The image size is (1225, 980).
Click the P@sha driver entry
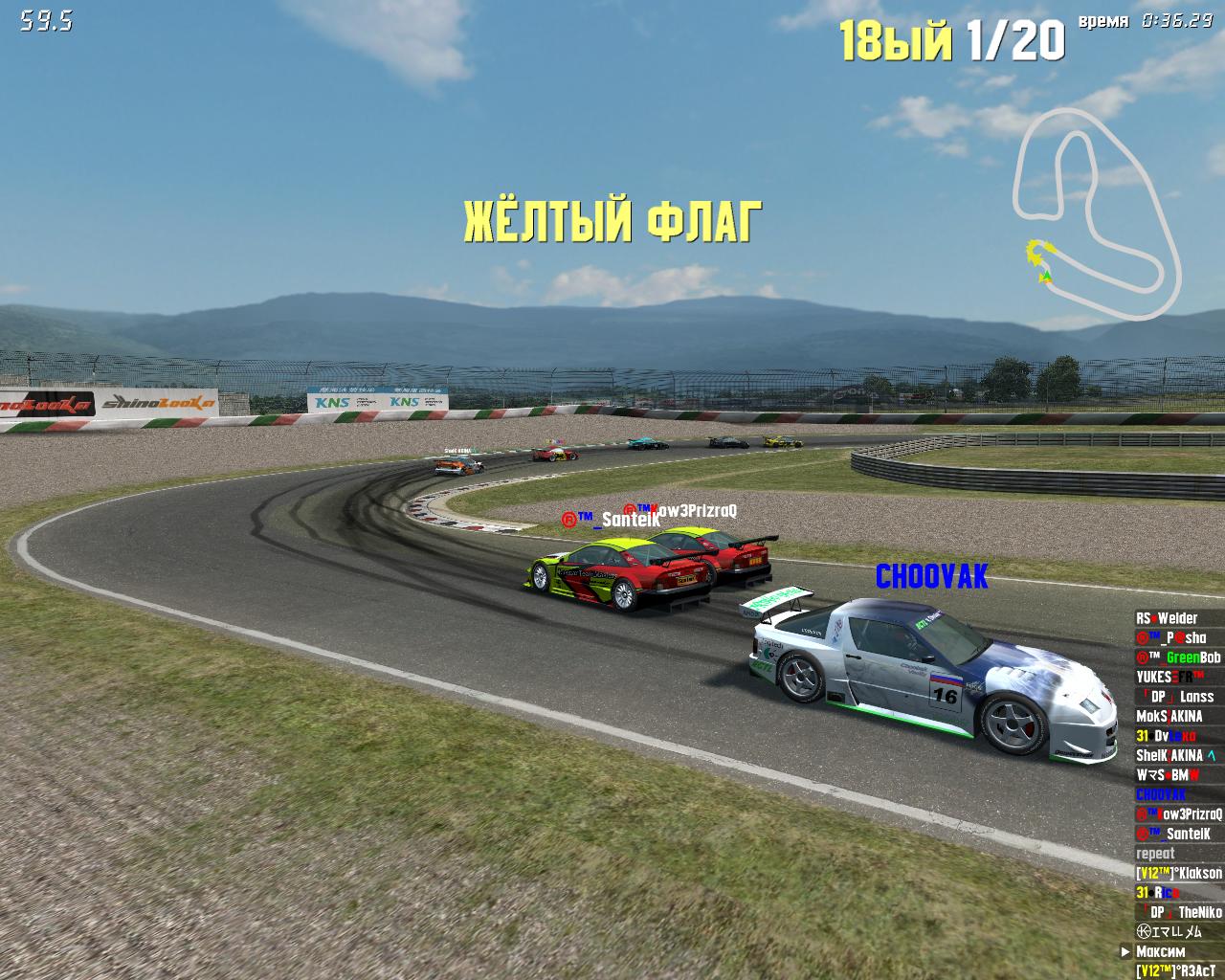tap(1170, 637)
